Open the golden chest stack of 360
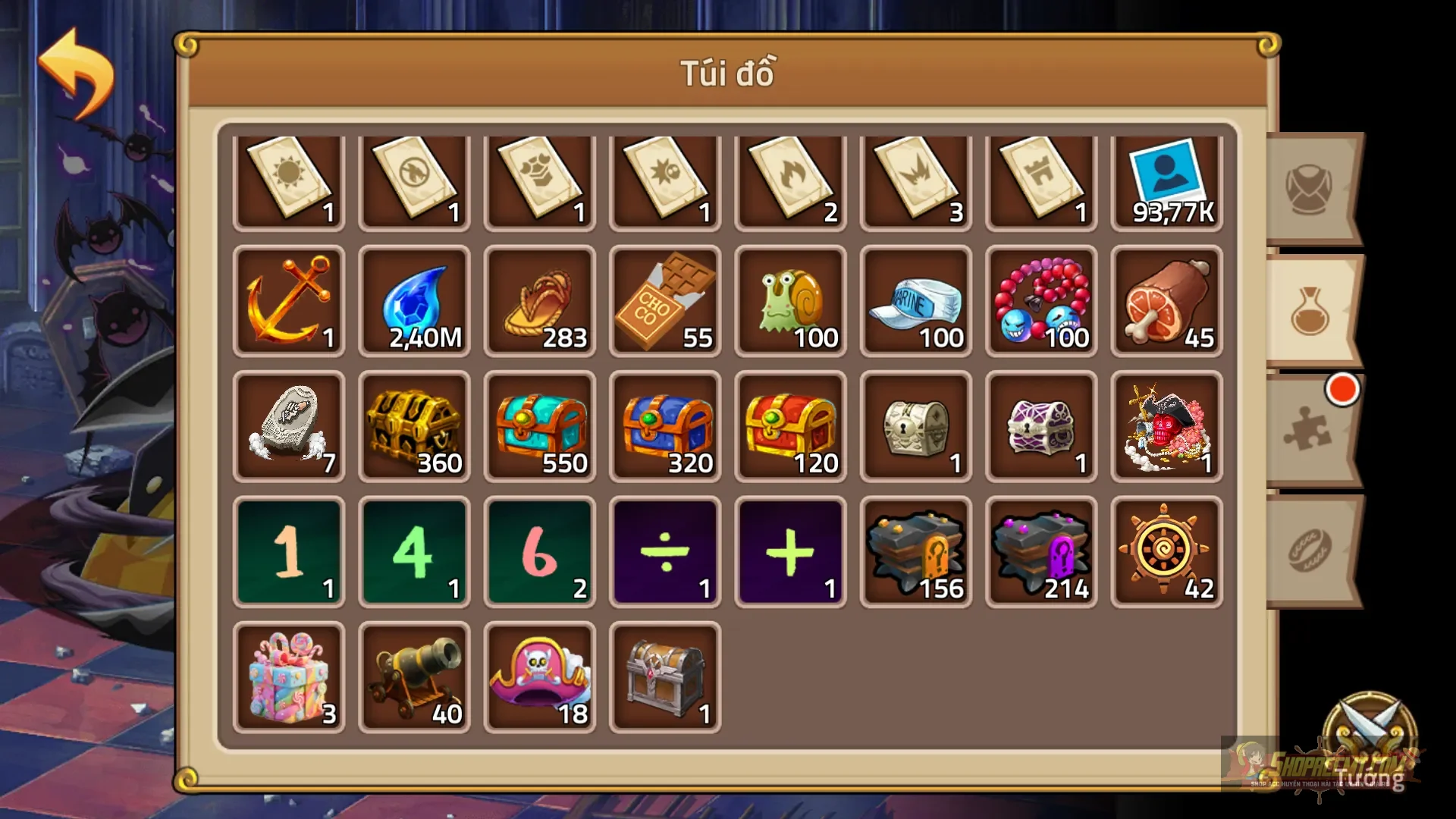Viewport: 1456px width, 819px height. pos(414,427)
